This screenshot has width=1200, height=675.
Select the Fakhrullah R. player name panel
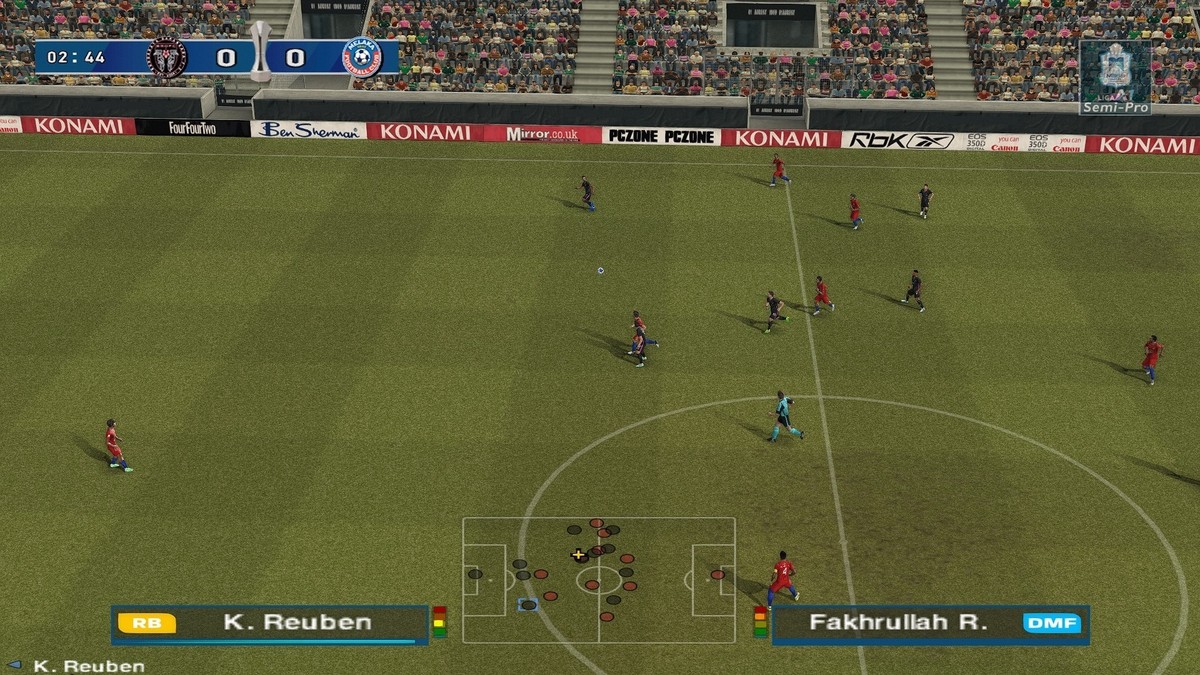tap(930, 623)
